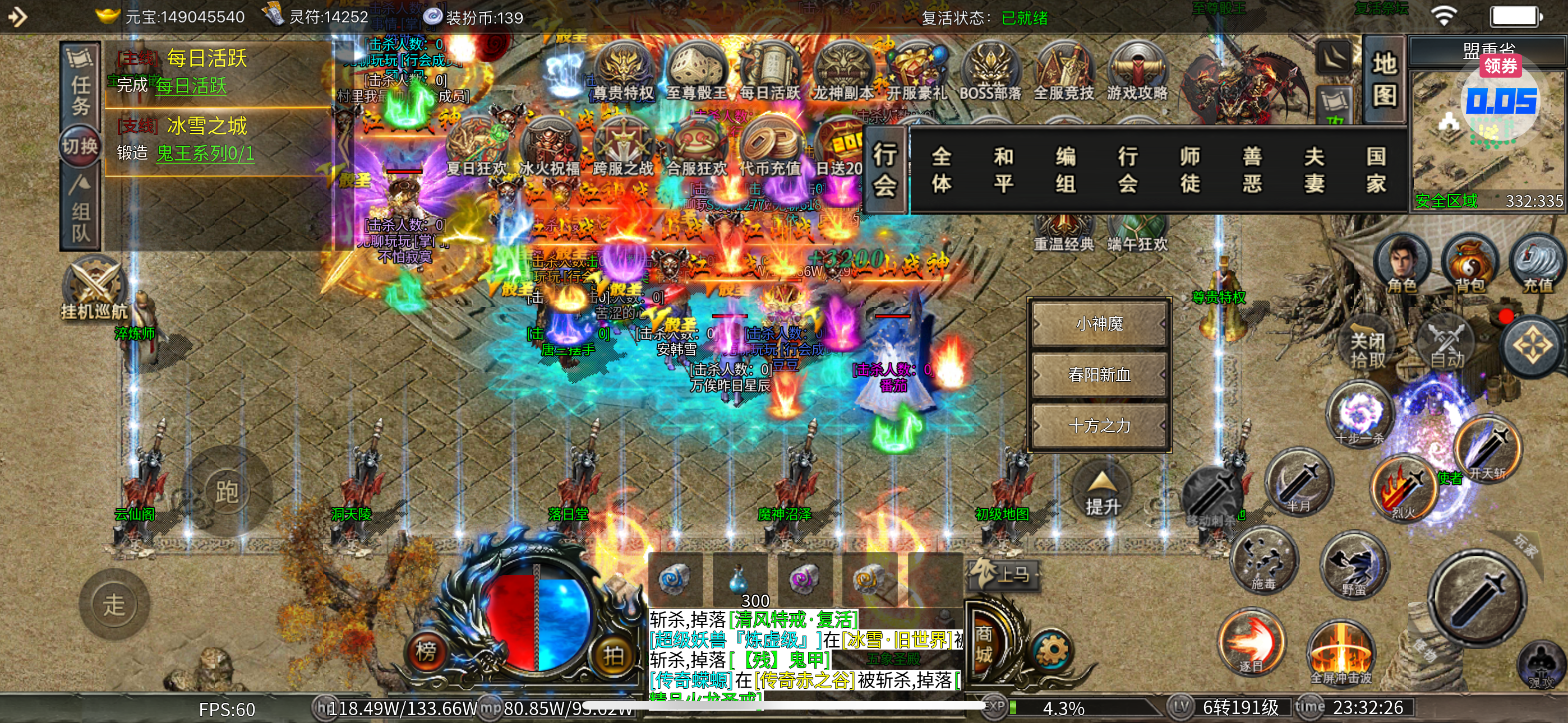Open the 地图 map button

click(x=1383, y=79)
